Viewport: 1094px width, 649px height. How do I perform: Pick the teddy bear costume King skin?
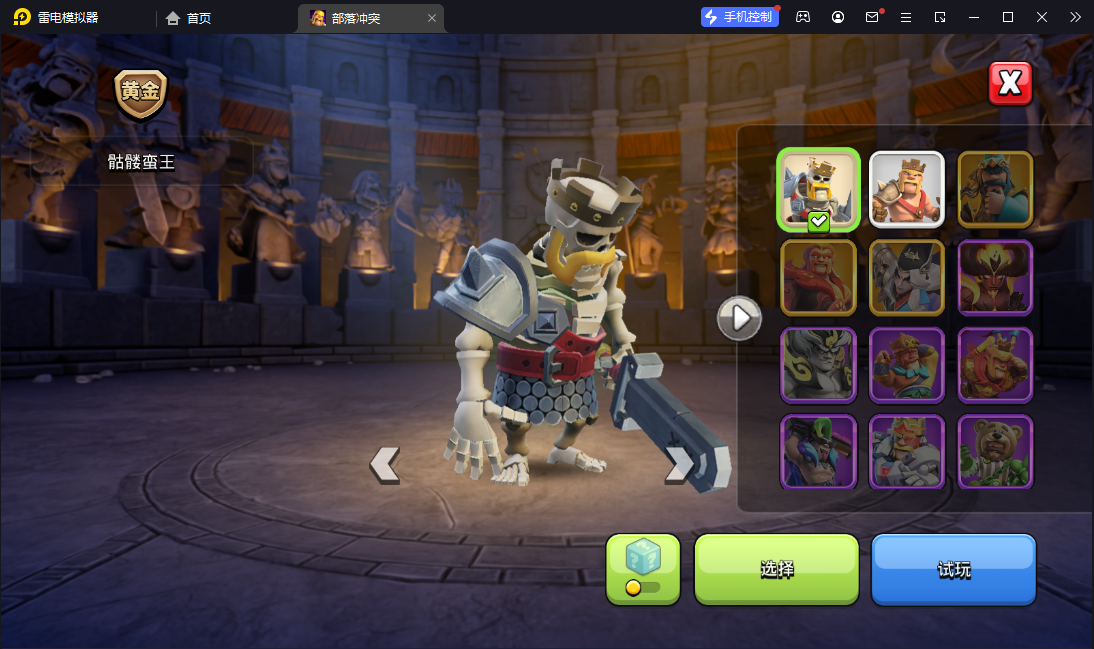coord(995,452)
